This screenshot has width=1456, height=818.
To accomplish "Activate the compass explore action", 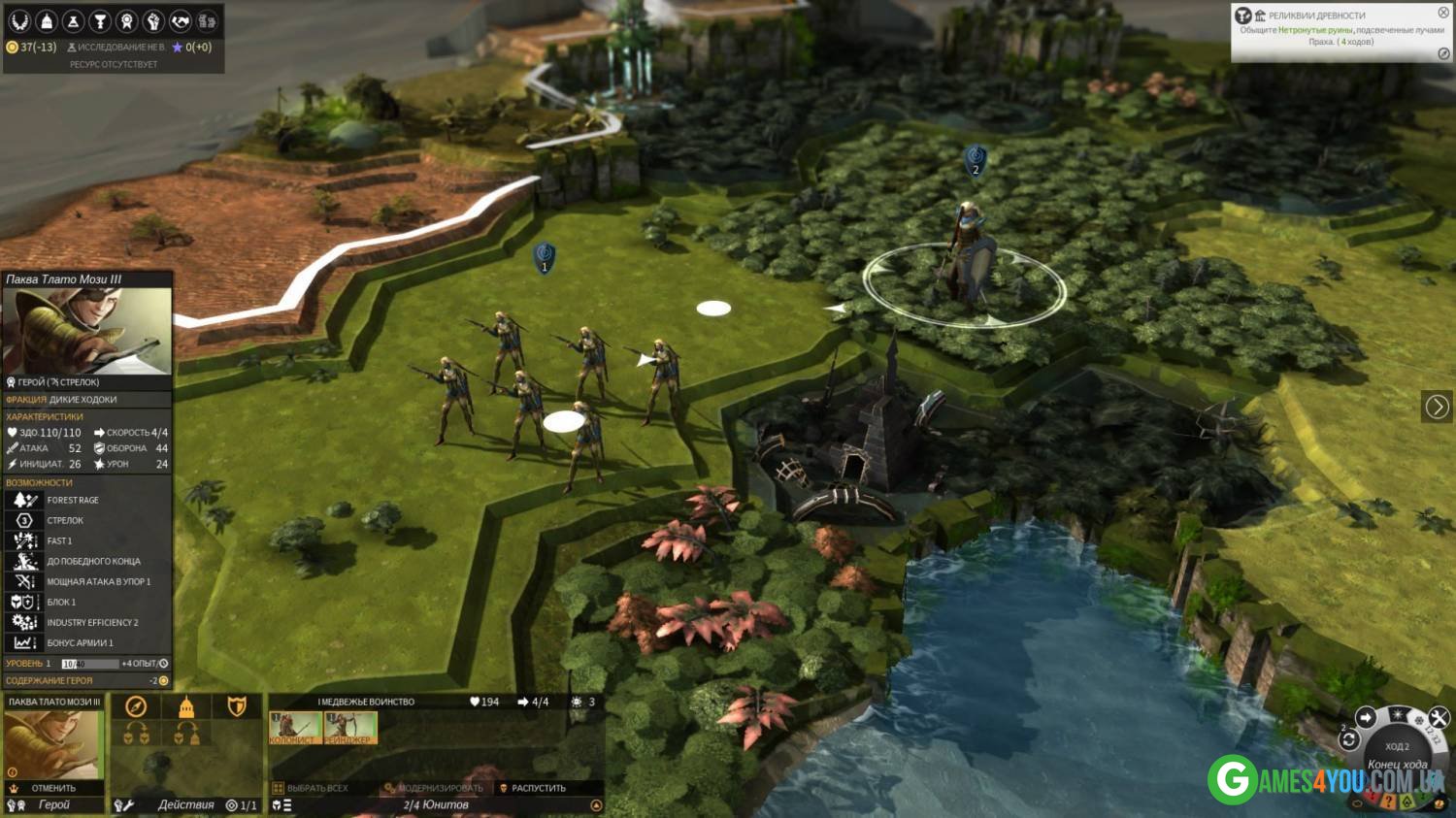I will click(136, 706).
